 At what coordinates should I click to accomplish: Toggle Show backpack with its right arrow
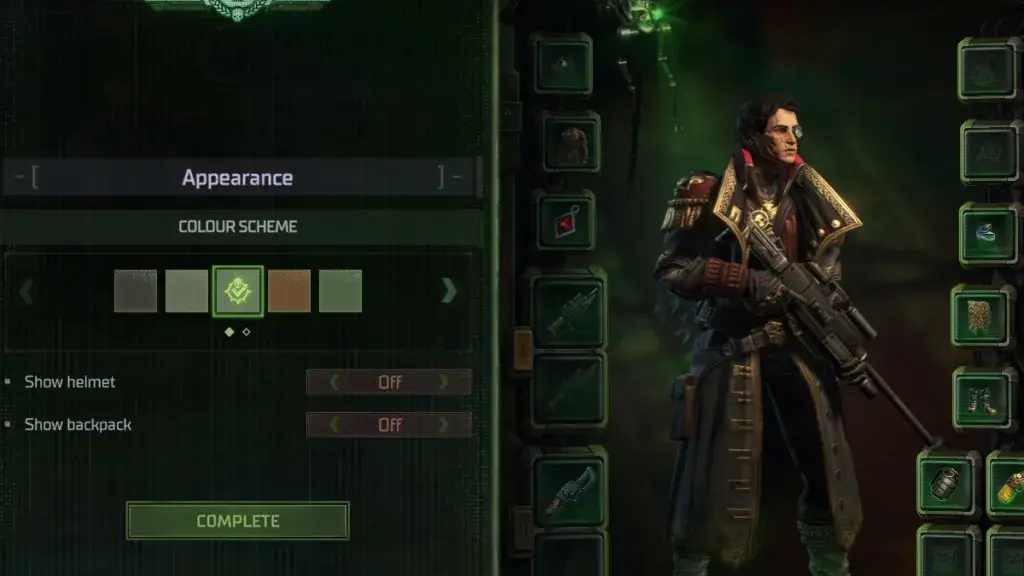tap(445, 425)
